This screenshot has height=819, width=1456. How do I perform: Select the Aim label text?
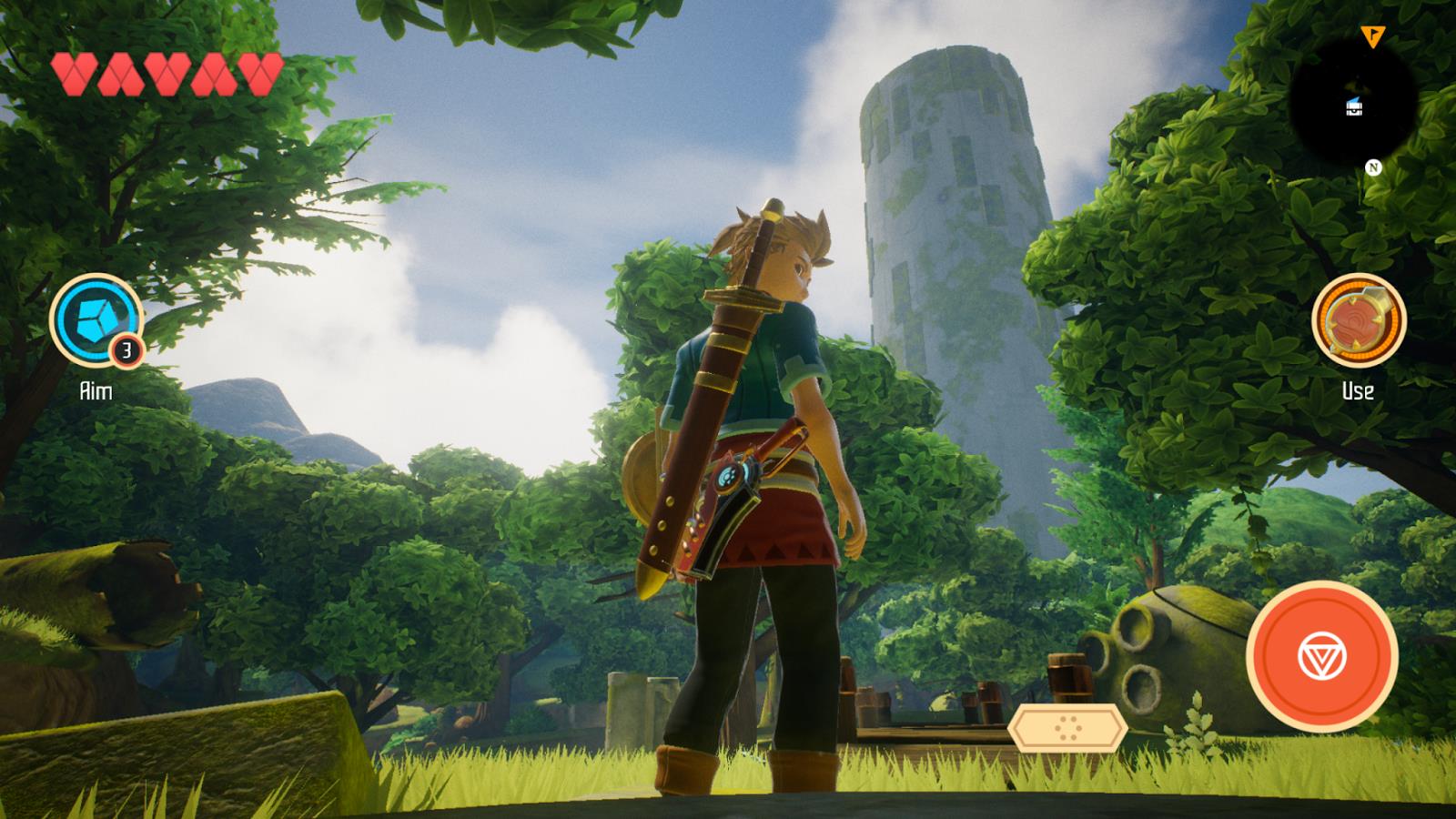pos(96,391)
